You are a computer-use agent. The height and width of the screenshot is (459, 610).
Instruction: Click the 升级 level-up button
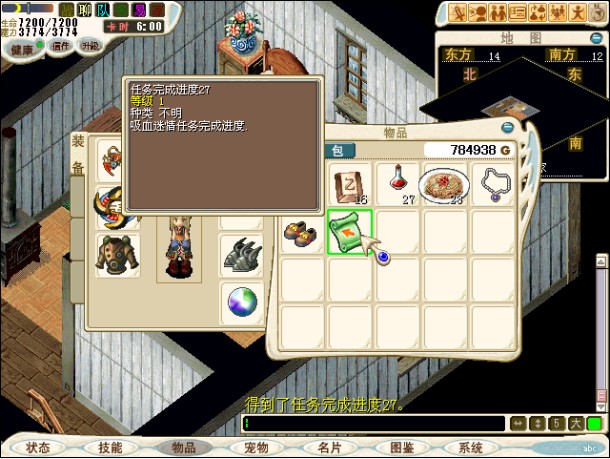[x=91, y=46]
